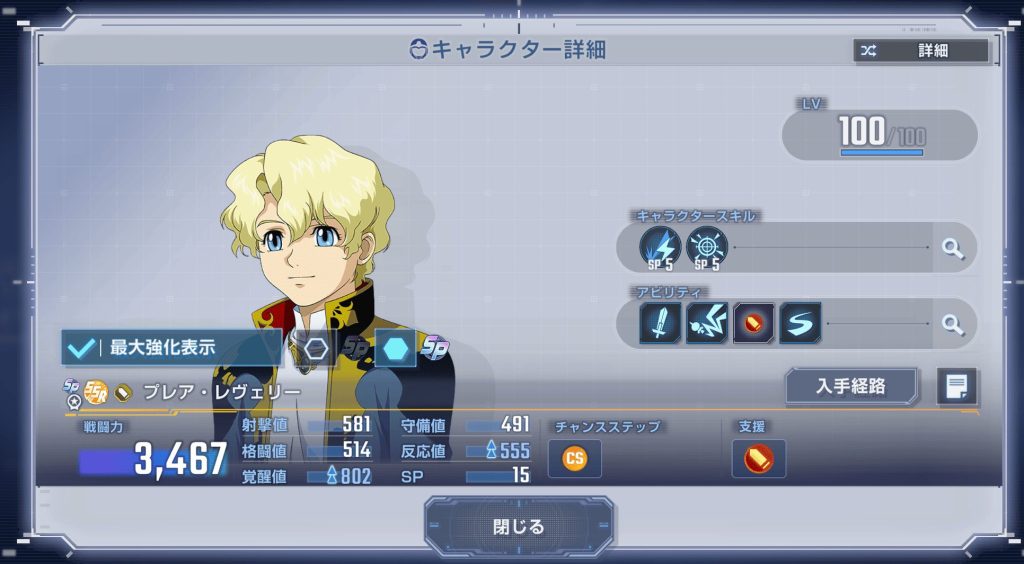1024x564 pixels.
Task: Select the red bullet ability icon
Action: 753,324
